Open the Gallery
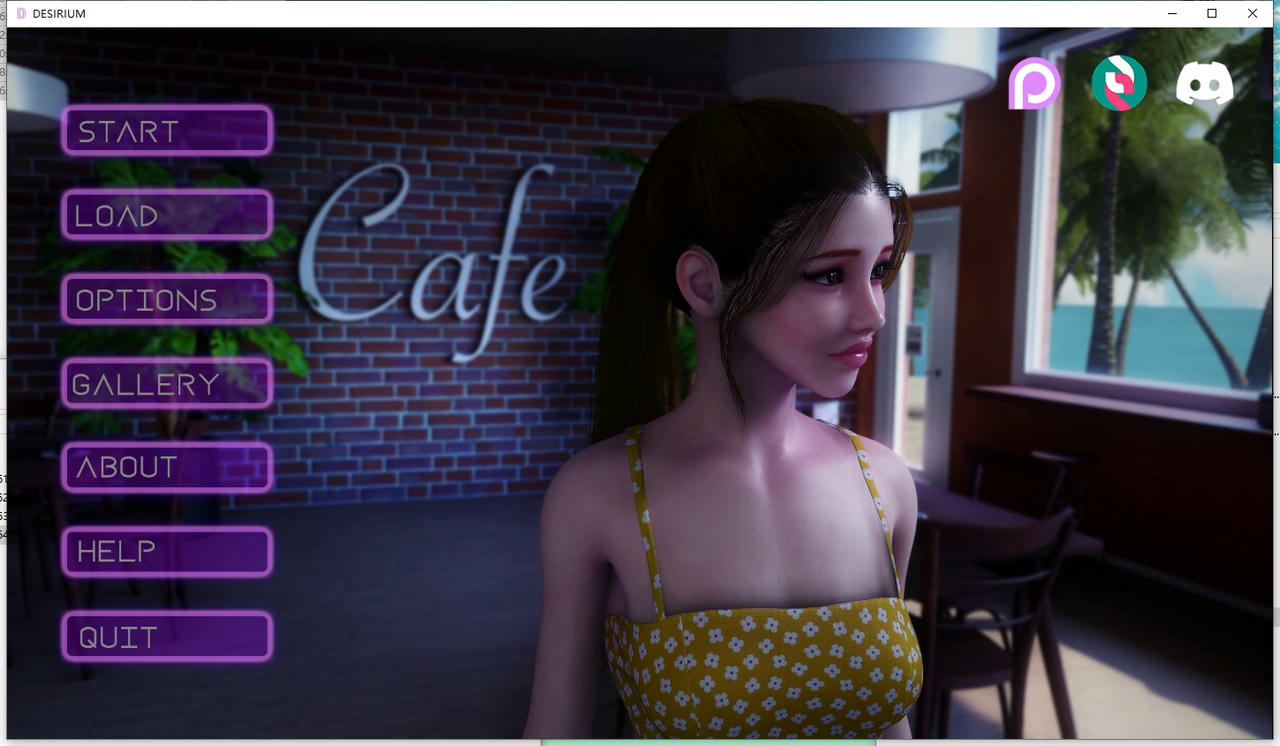Screen dimensions: 1280x746 tap(167, 383)
